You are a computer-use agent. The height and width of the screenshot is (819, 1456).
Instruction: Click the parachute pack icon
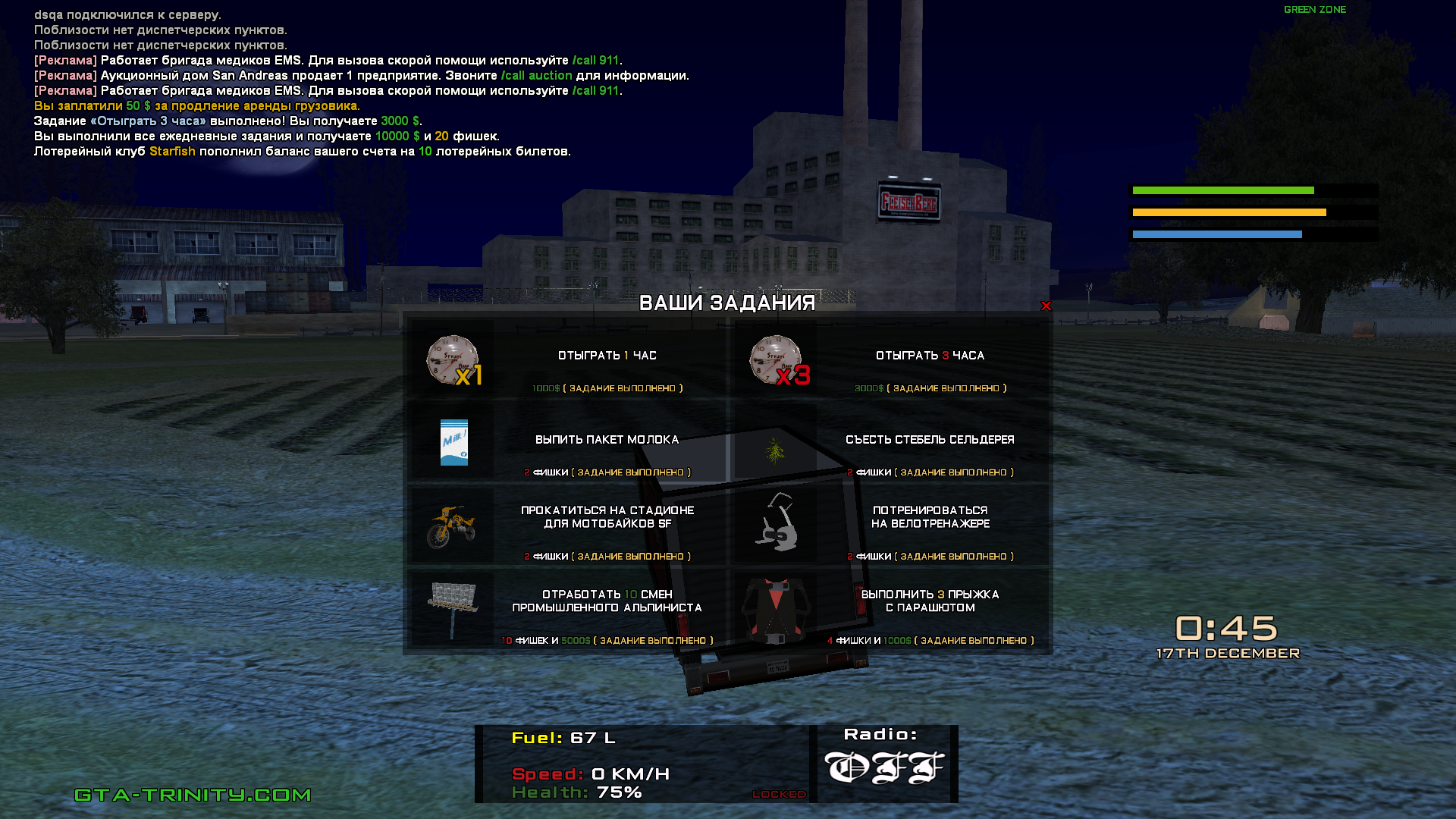(776, 609)
